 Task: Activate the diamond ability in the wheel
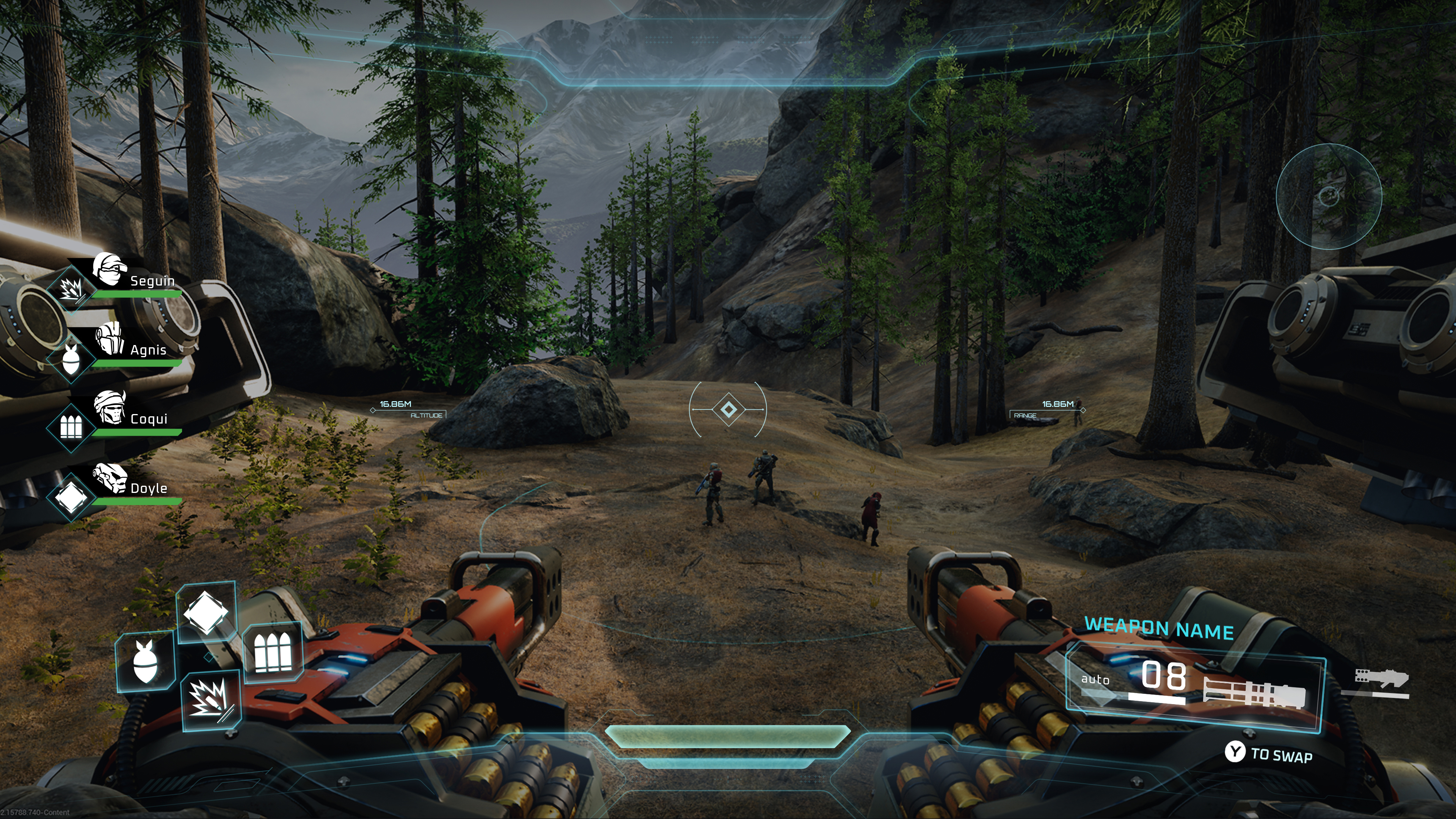(x=206, y=612)
